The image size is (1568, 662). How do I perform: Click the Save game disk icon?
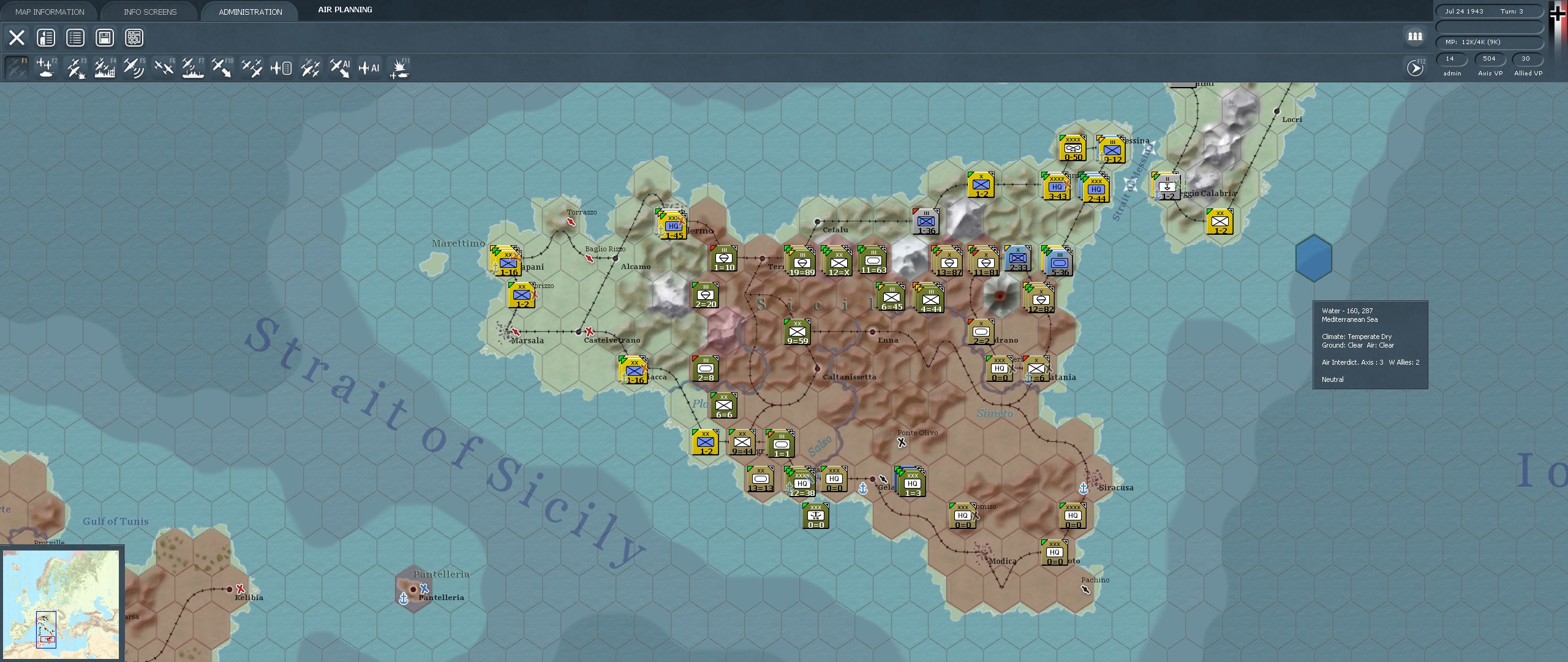coord(104,37)
